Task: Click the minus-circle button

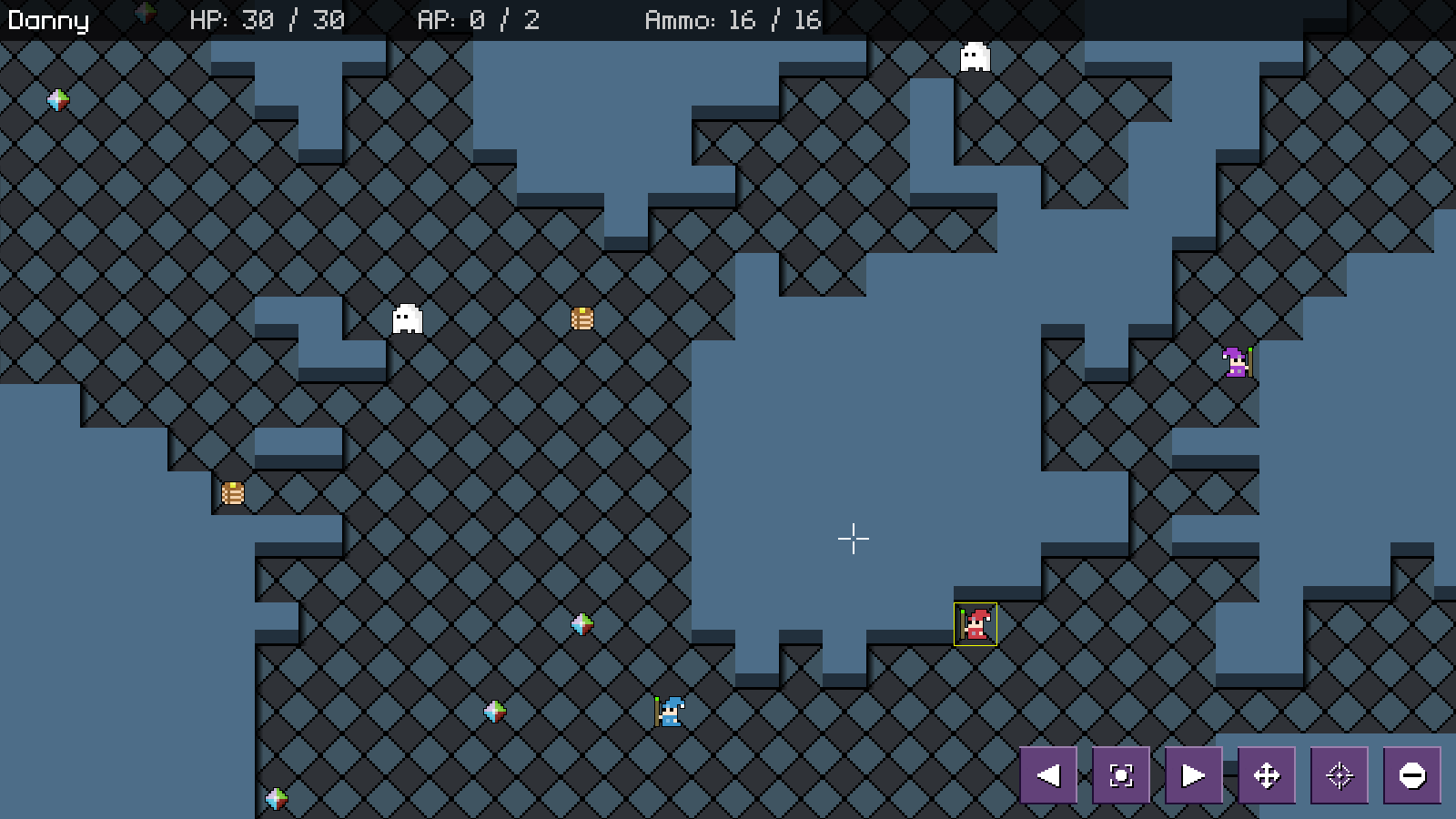Action: click(x=1412, y=775)
